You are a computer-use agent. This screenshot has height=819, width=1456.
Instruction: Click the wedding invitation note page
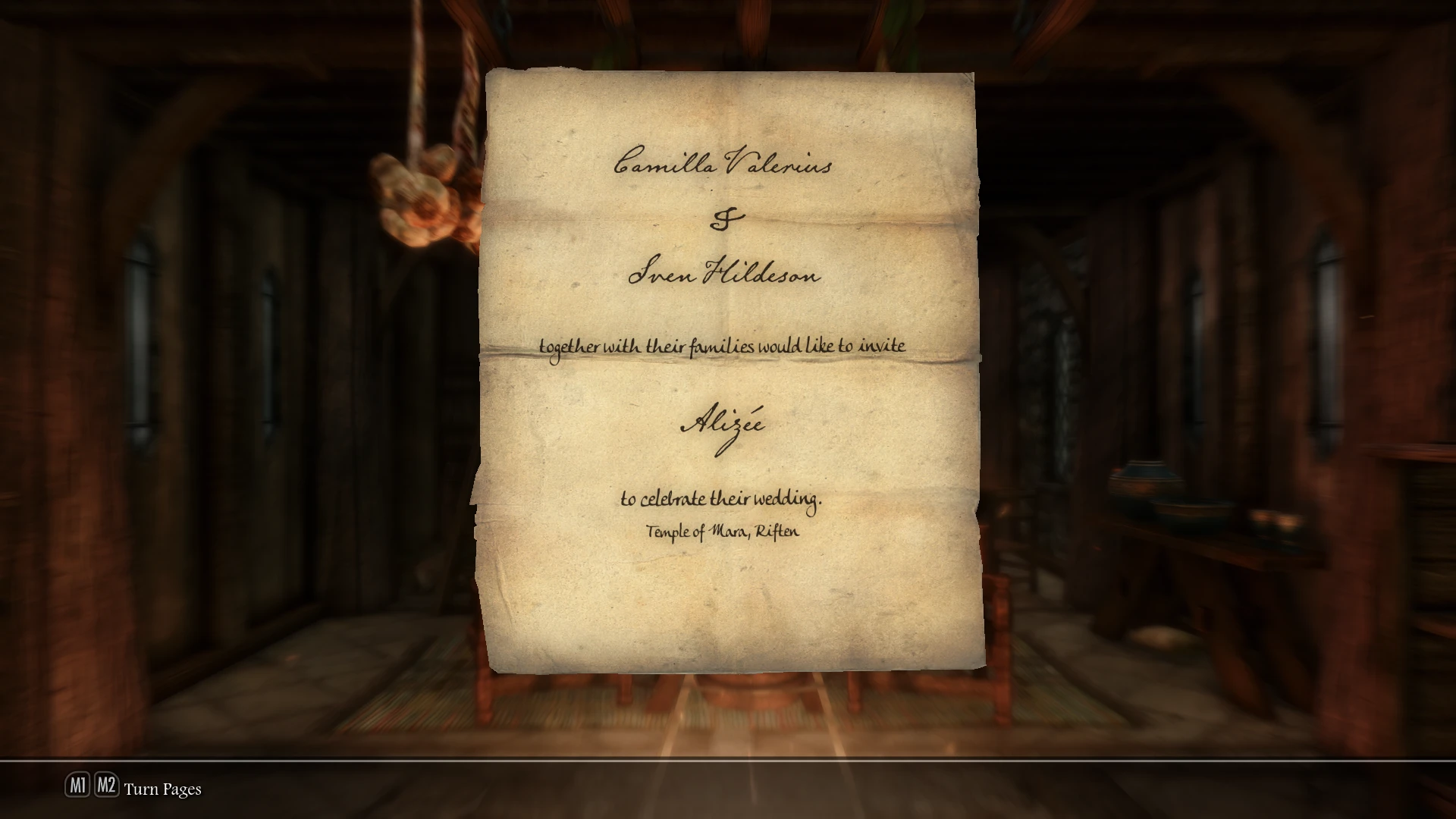tap(728, 372)
